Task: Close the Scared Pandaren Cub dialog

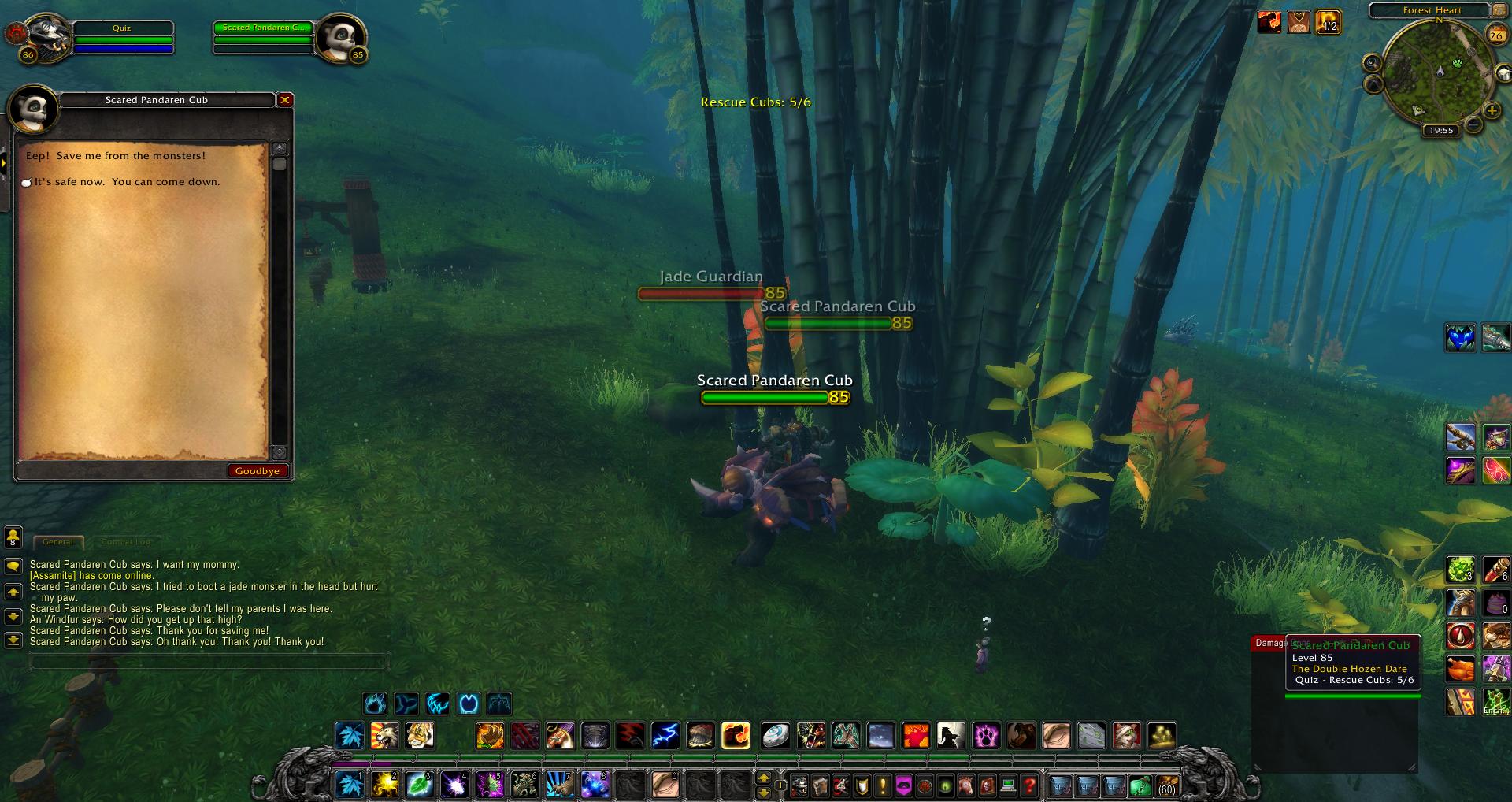Action: pos(285,100)
